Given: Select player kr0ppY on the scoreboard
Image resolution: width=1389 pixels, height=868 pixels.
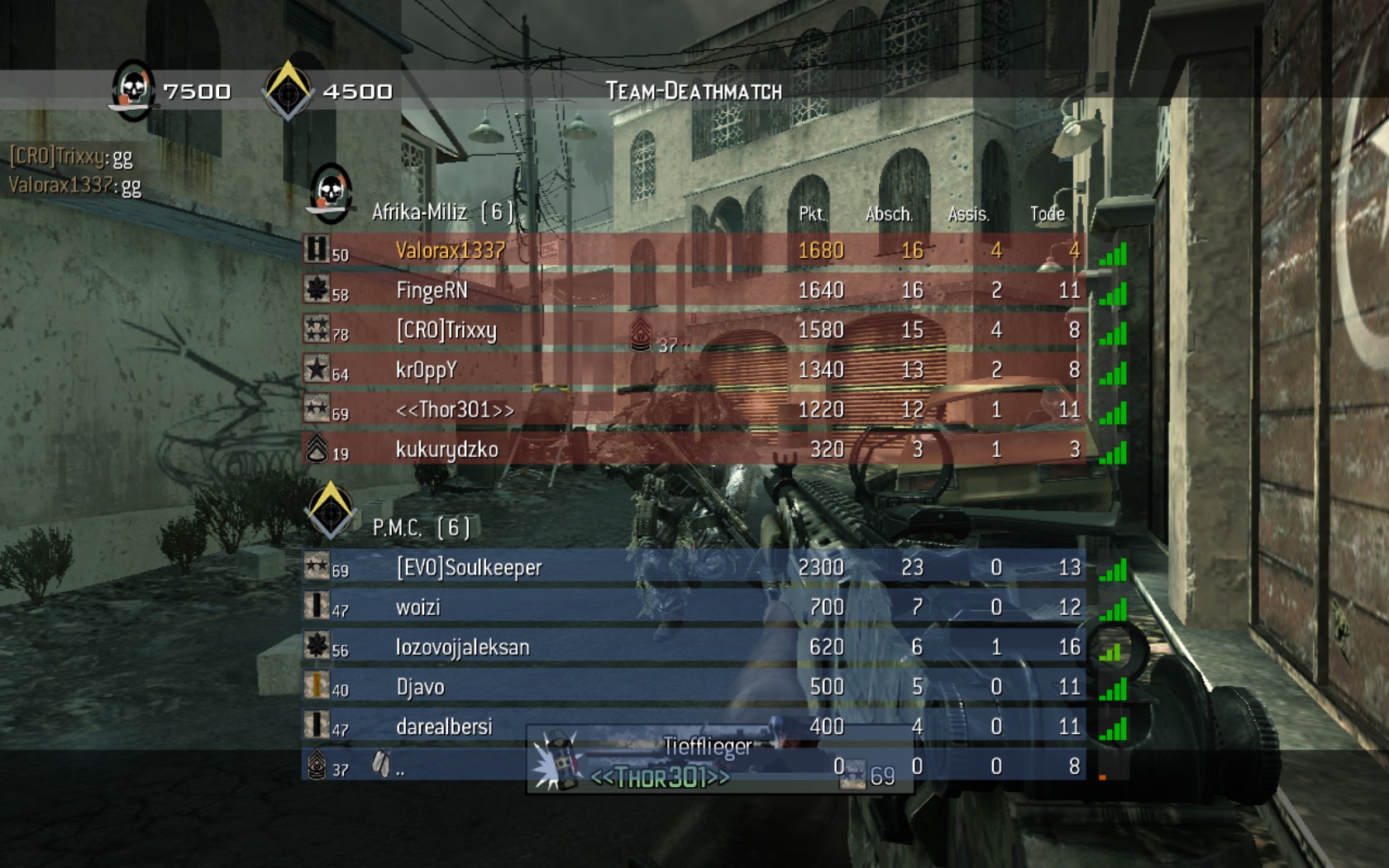Looking at the screenshot, I should pyautogui.click(x=426, y=370).
